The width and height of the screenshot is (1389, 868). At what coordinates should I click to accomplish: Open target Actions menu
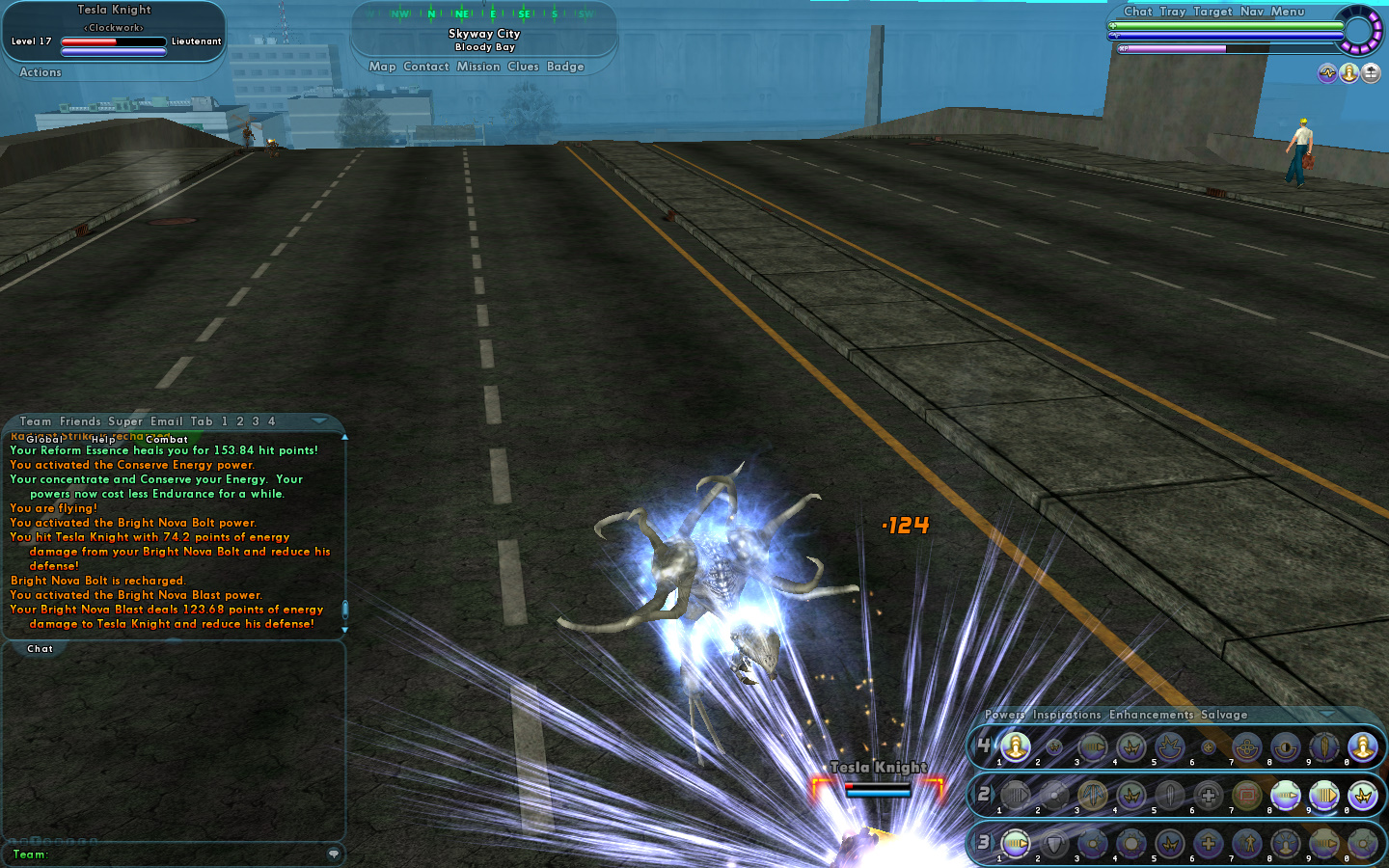[x=41, y=72]
